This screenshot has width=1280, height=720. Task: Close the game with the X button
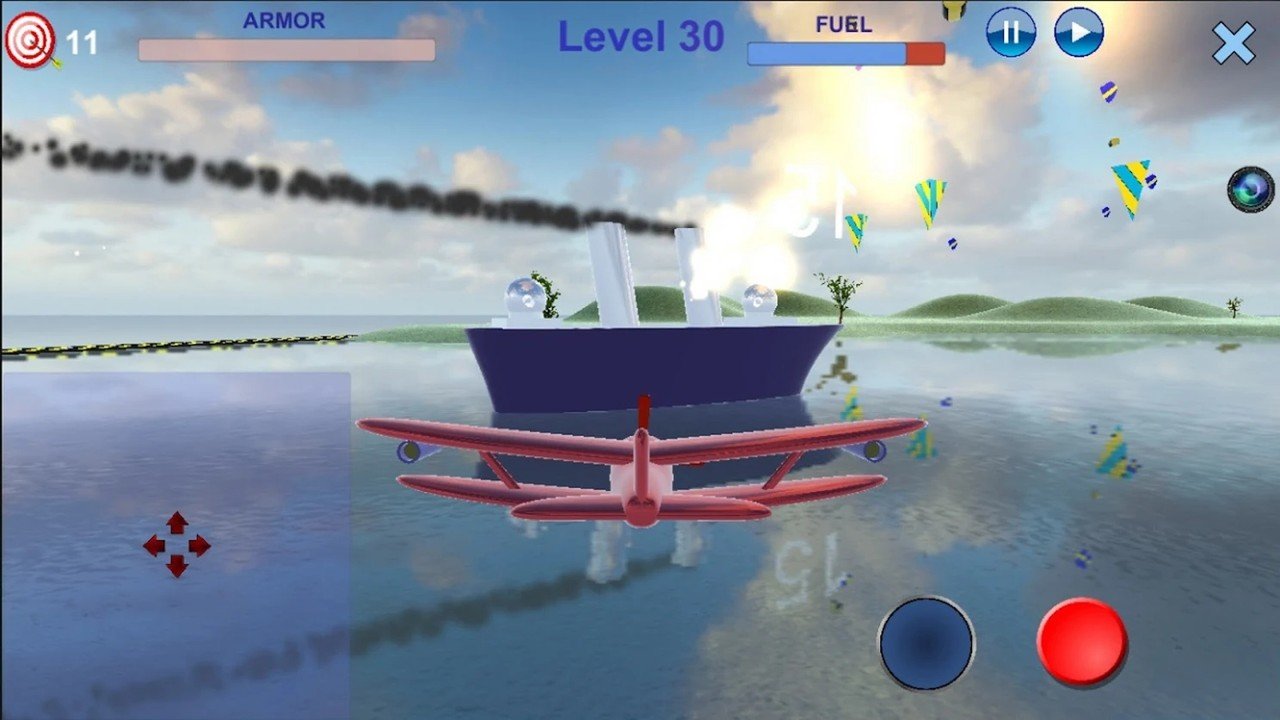click(x=1233, y=43)
